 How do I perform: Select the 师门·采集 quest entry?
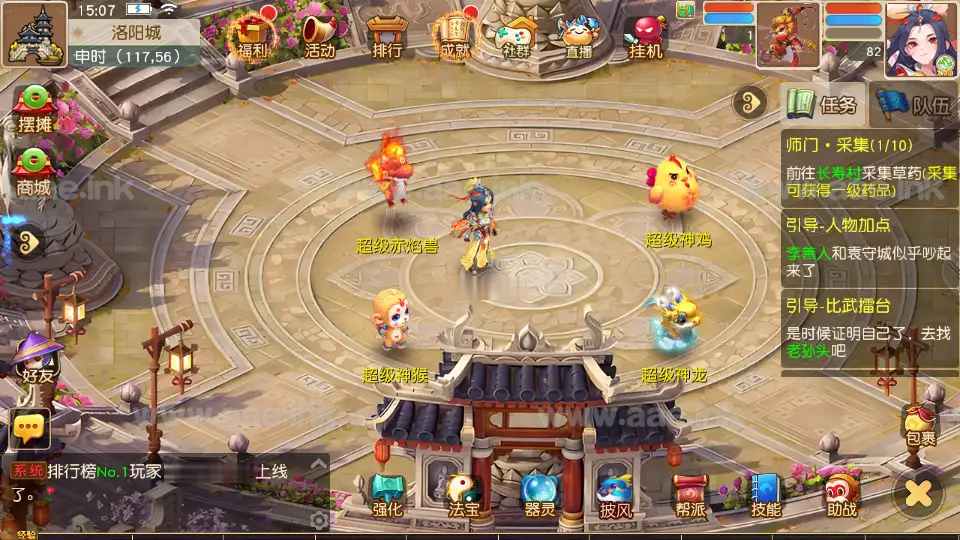coord(868,165)
